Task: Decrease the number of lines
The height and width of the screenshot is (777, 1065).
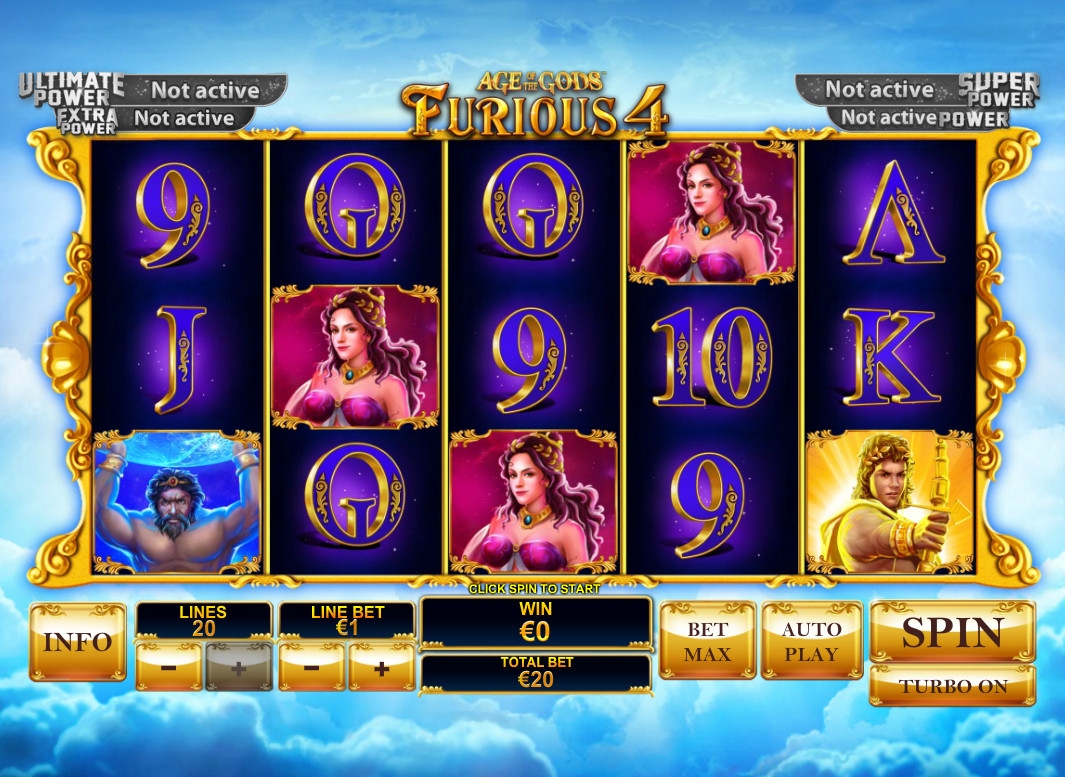Action: point(168,667)
